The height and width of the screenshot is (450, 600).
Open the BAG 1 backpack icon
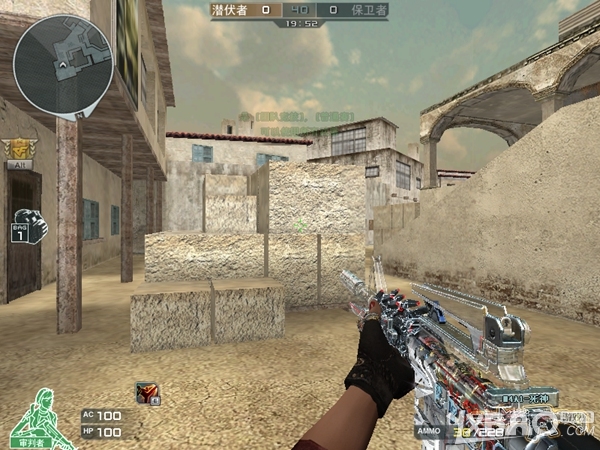click(29, 226)
